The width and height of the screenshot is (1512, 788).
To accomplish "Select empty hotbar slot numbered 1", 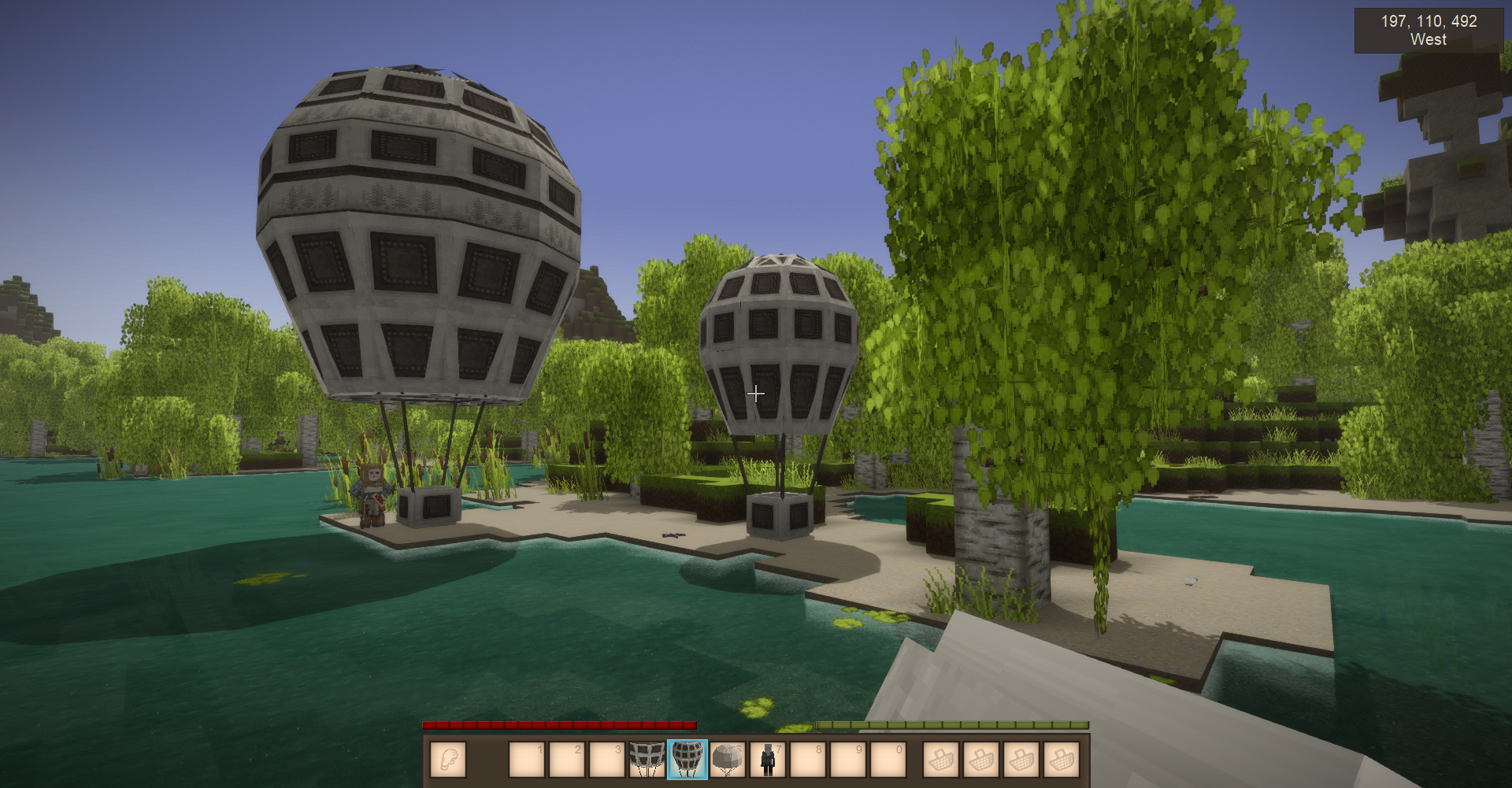I will coord(526,760).
